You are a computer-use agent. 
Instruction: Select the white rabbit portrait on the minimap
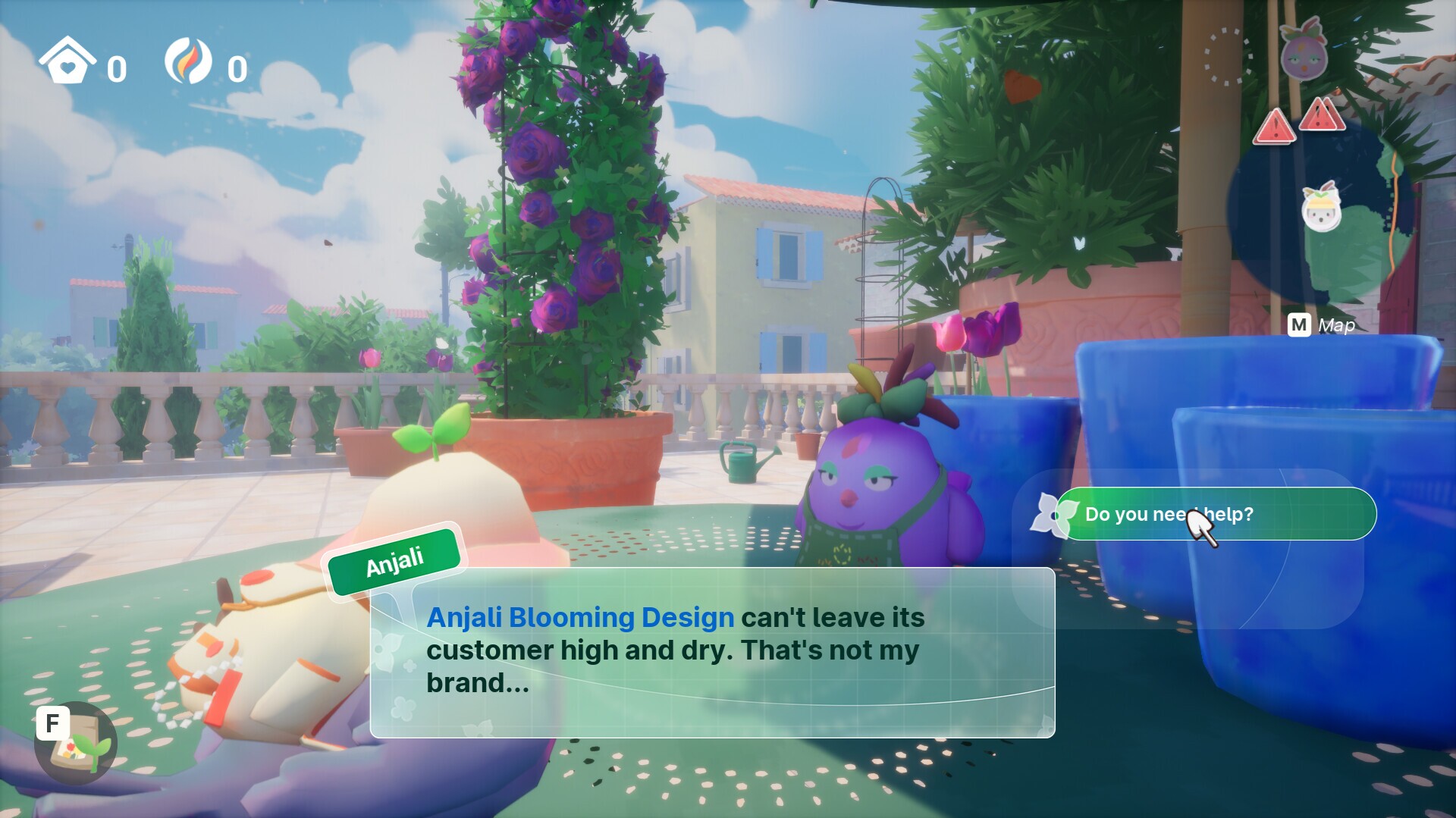point(1323,216)
